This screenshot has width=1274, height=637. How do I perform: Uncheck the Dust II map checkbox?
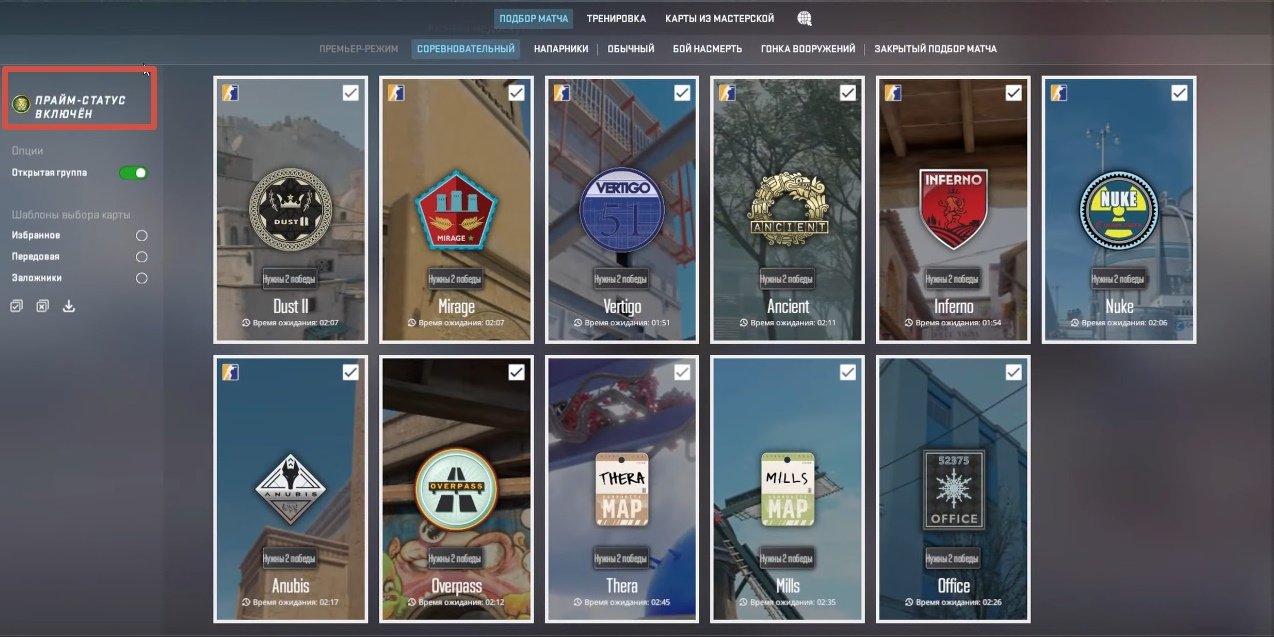tap(351, 93)
